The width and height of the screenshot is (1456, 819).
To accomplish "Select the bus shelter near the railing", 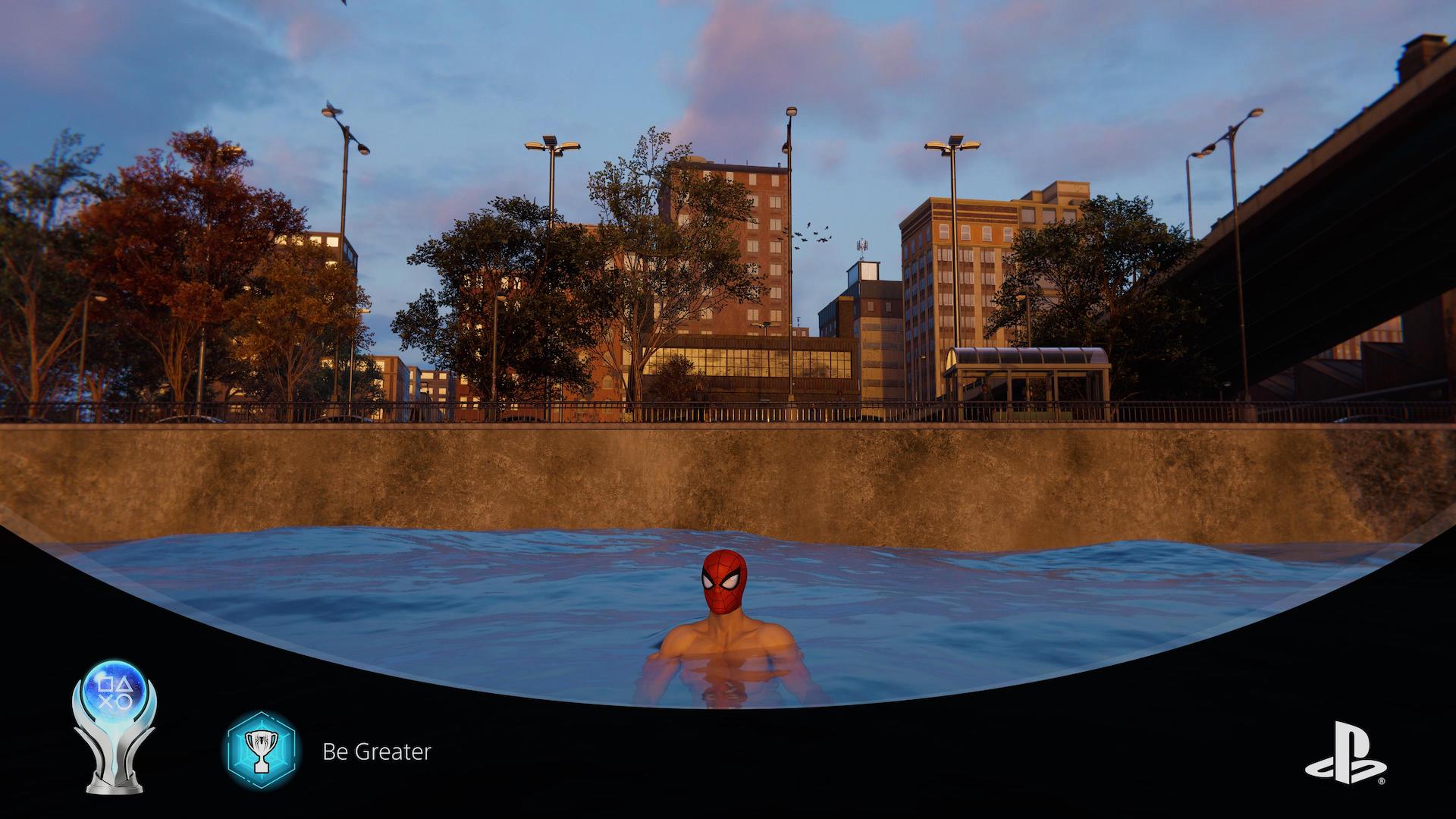I will click(1028, 372).
